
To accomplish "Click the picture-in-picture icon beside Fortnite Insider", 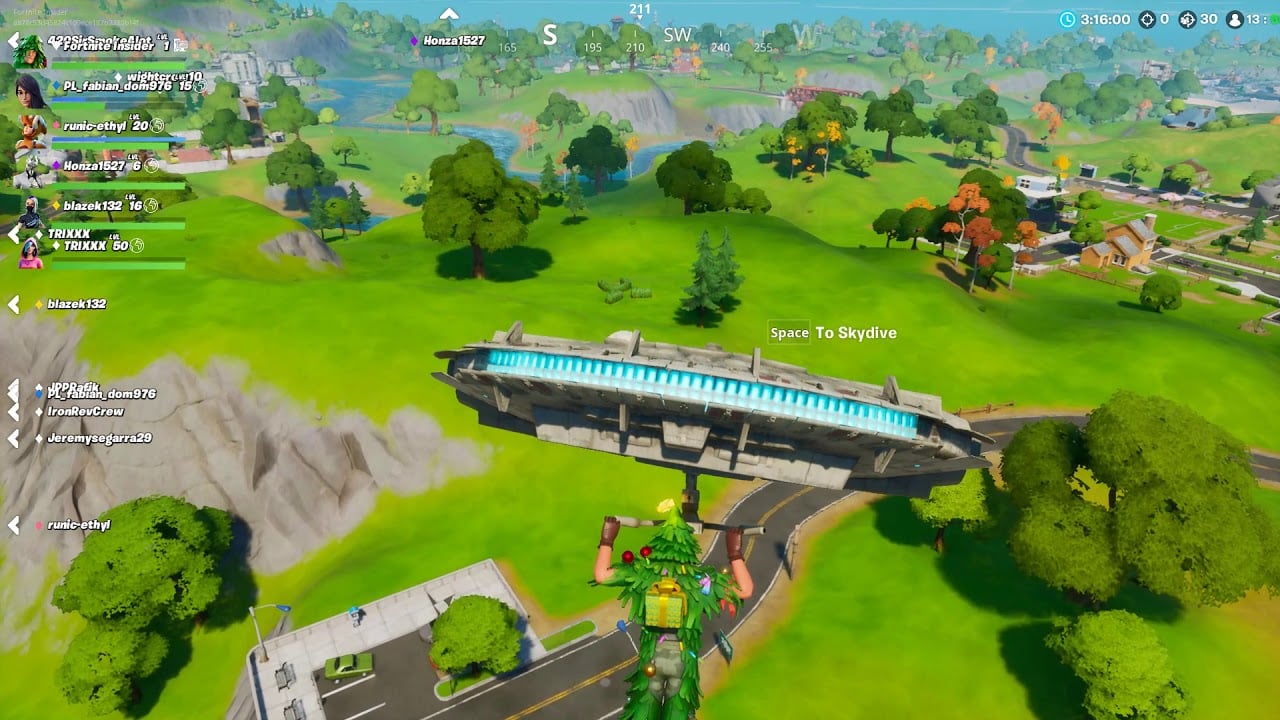I will (x=182, y=46).
